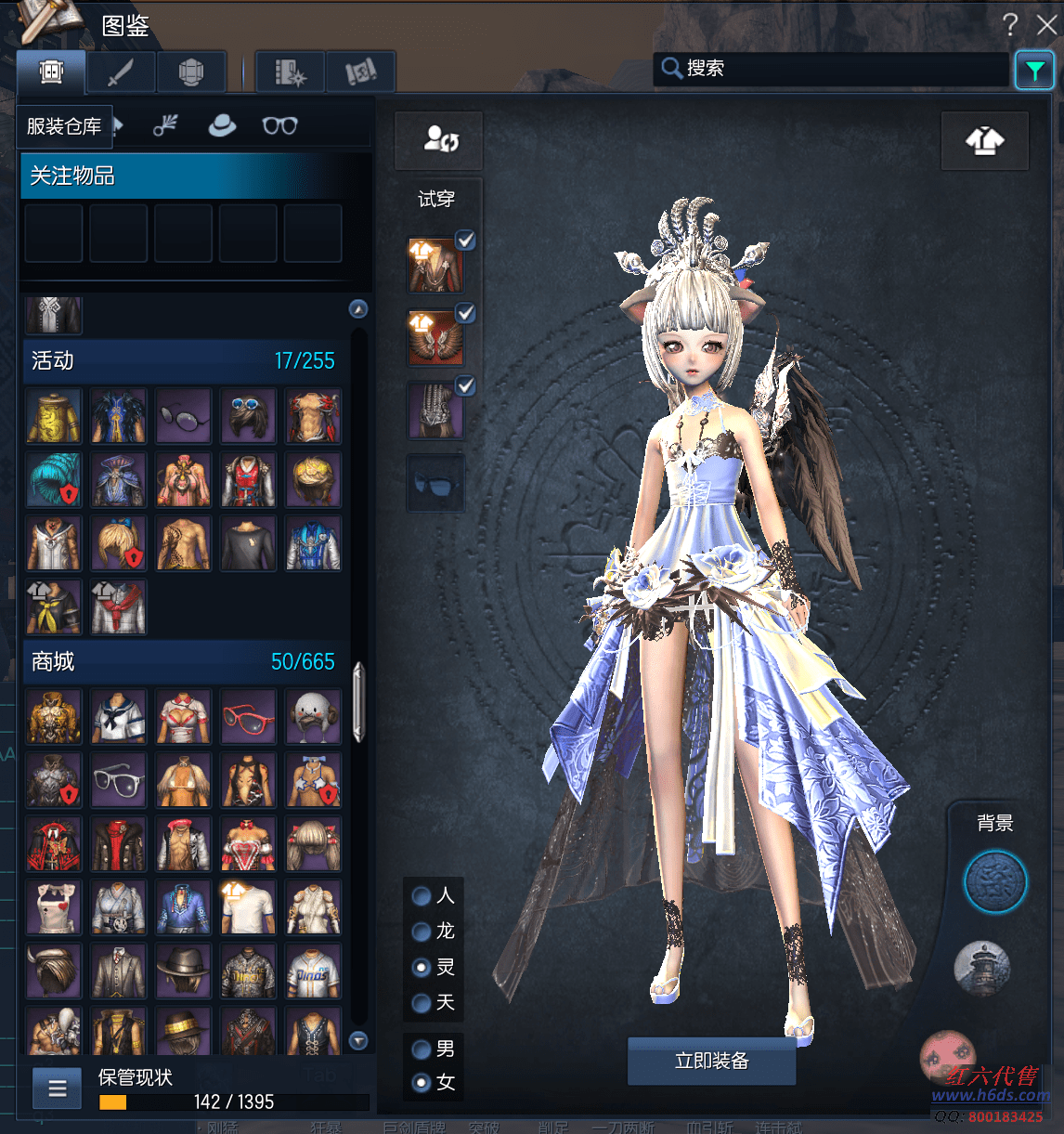Select the 男 gender option
This screenshot has height=1134, width=1064.
pyautogui.click(x=422, y=1049)
